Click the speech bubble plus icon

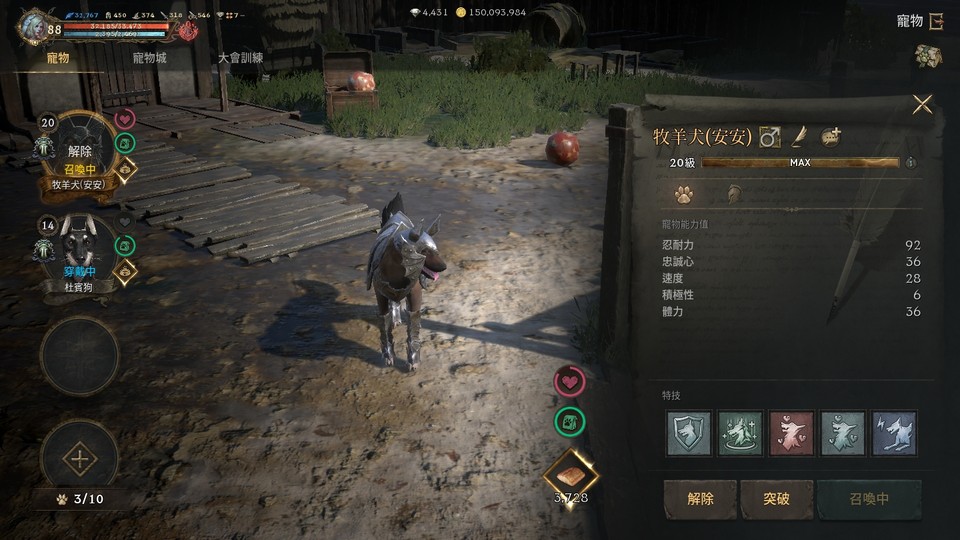[x=831, y=137]
